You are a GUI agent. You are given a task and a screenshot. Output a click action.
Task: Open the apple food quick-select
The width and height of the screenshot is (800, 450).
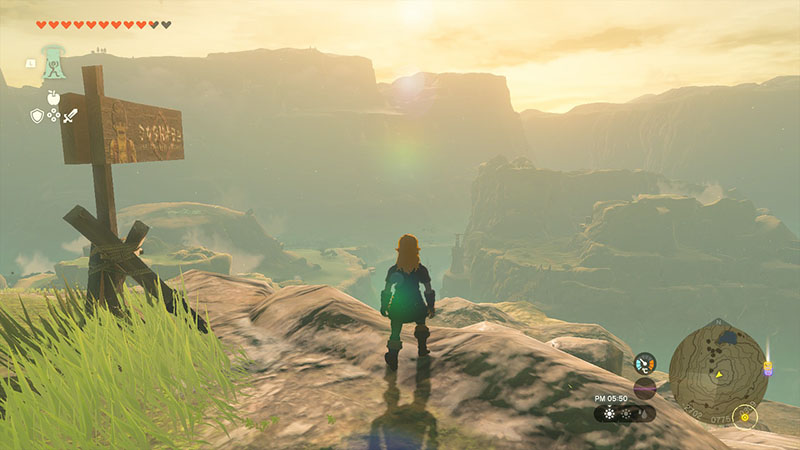click(x=53, y=98)
